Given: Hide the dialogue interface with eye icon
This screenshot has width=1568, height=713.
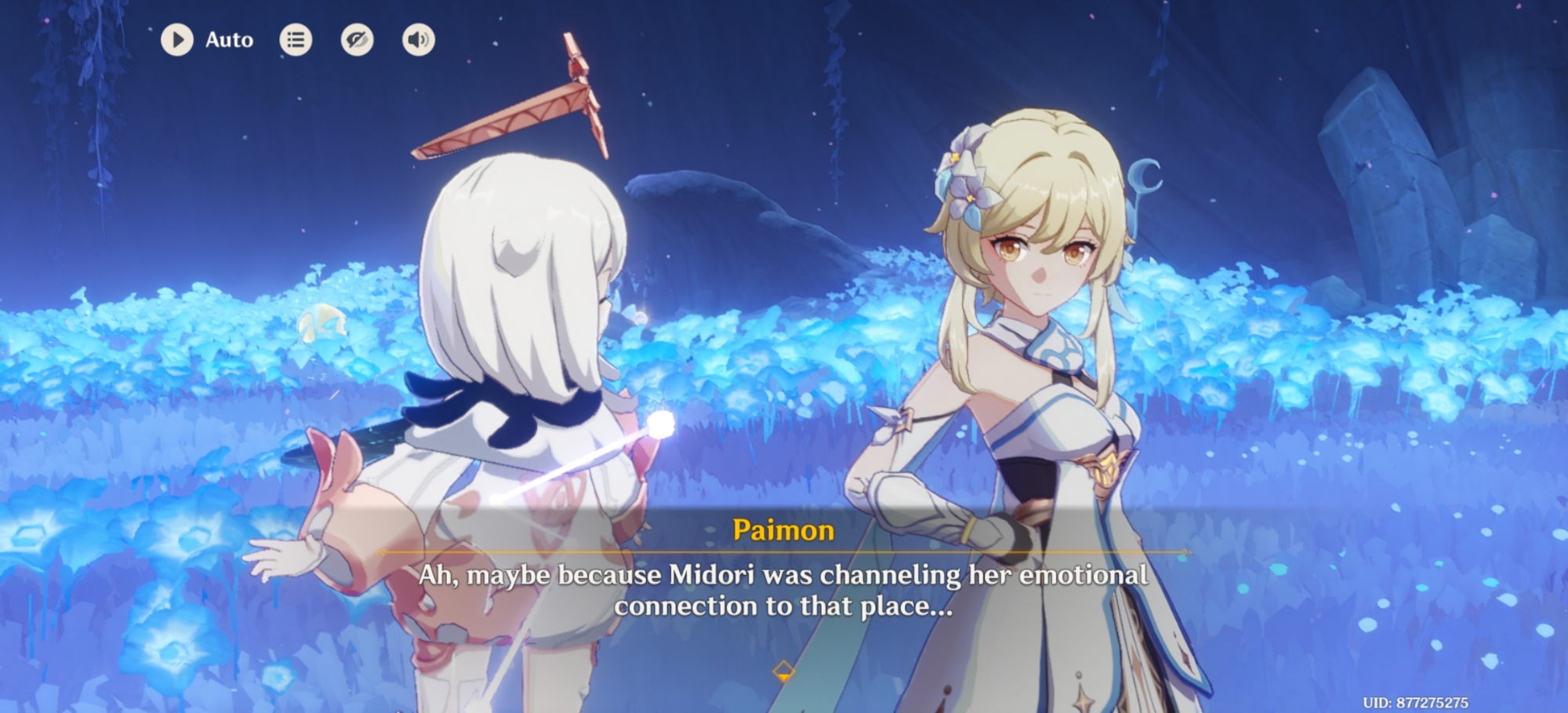Looking at the screenshot, I should [357, 40].
